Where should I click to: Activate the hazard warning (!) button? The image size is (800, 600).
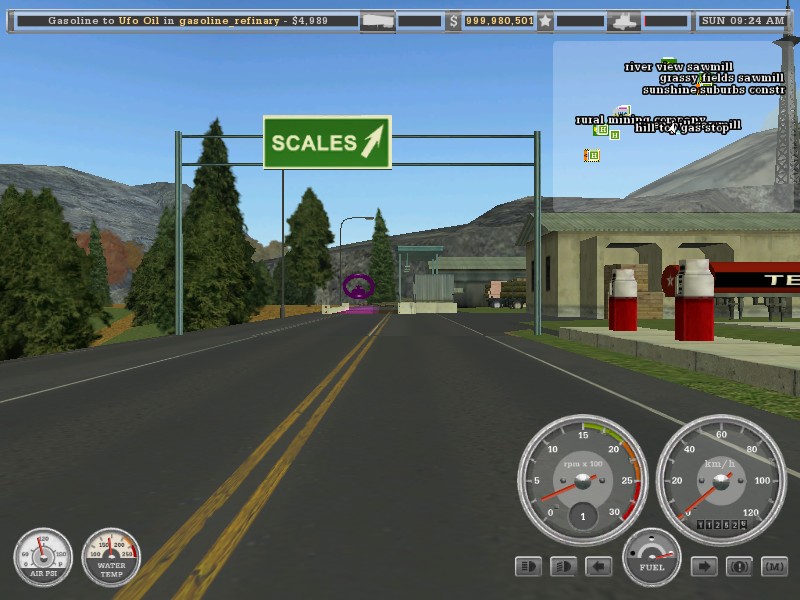pos(739,567)
